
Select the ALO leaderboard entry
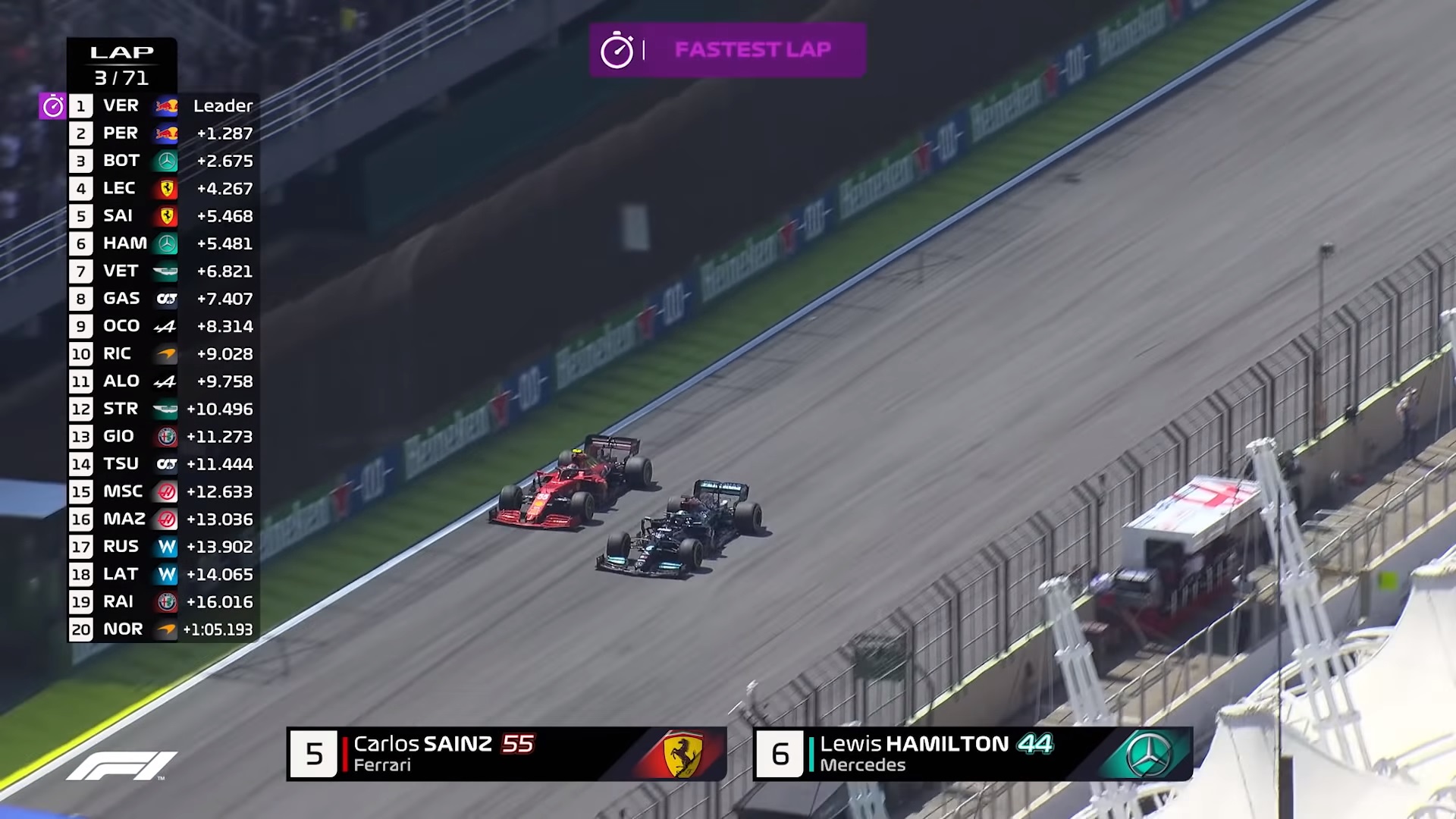(x=163, y=381)
